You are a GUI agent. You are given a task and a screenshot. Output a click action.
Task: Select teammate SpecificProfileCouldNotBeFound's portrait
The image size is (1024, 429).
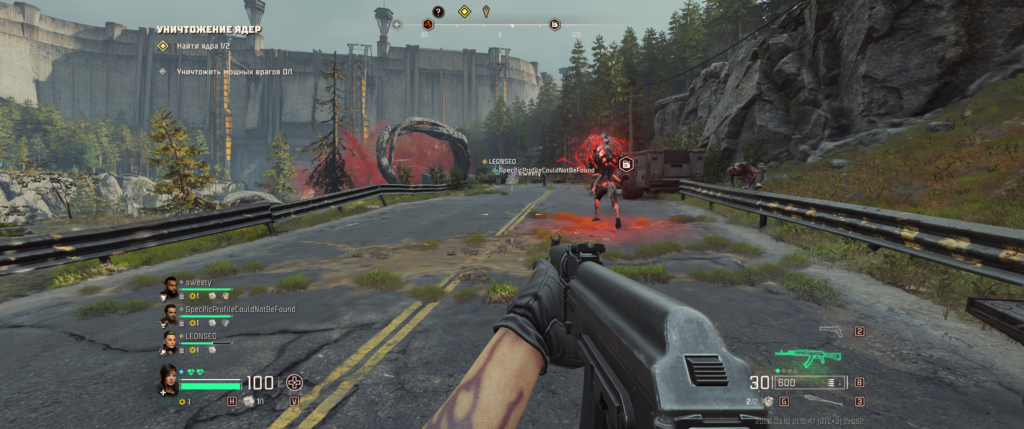click(170, 315)
